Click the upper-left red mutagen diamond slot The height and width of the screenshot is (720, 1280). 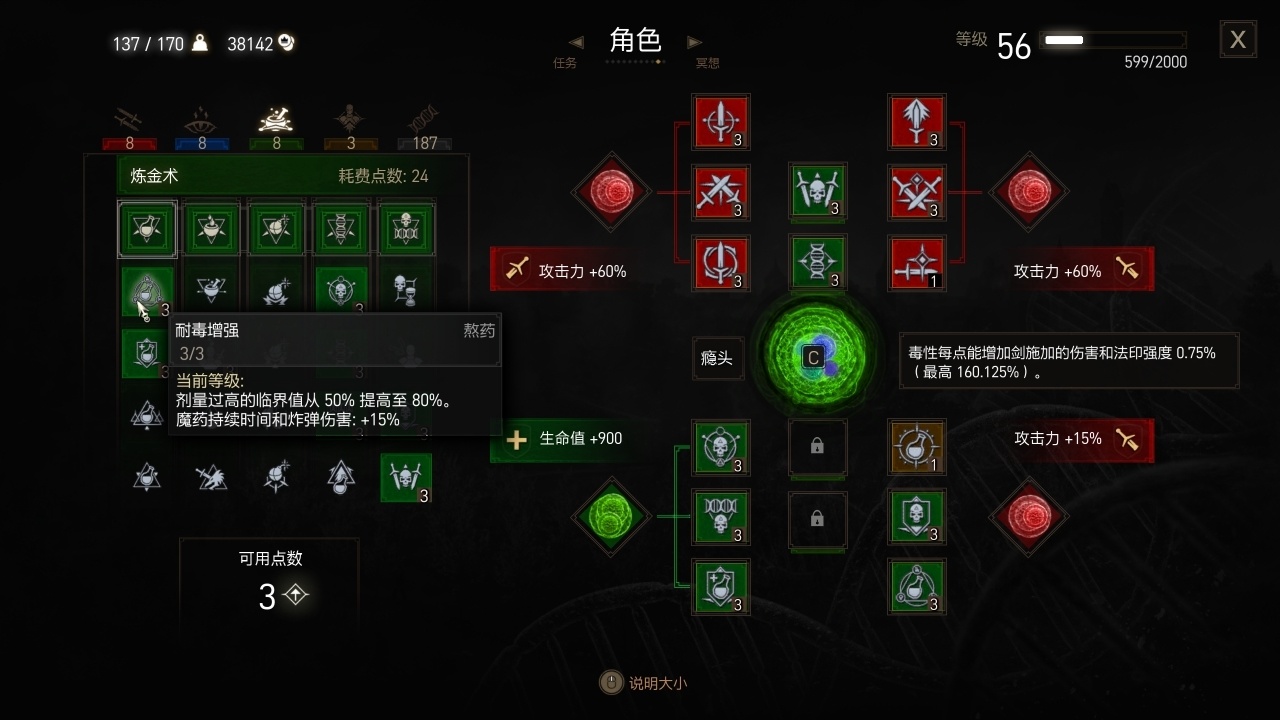[611, 192]
